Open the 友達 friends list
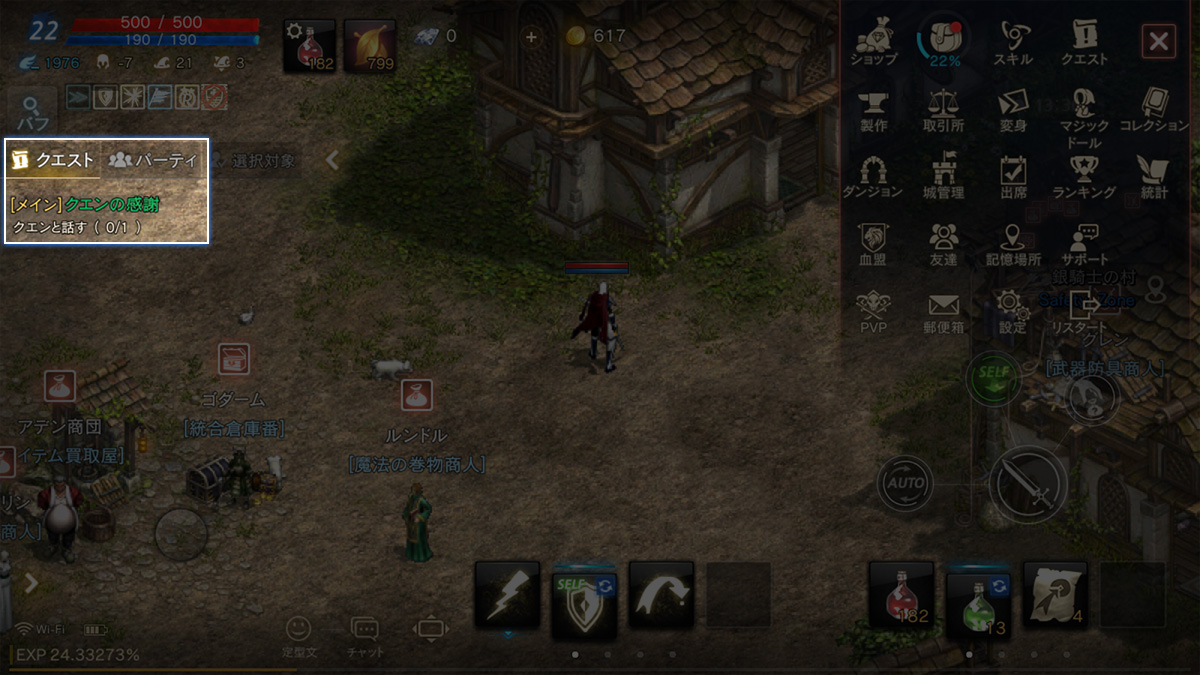This screenshot has height=675, width=1200. 943,243
